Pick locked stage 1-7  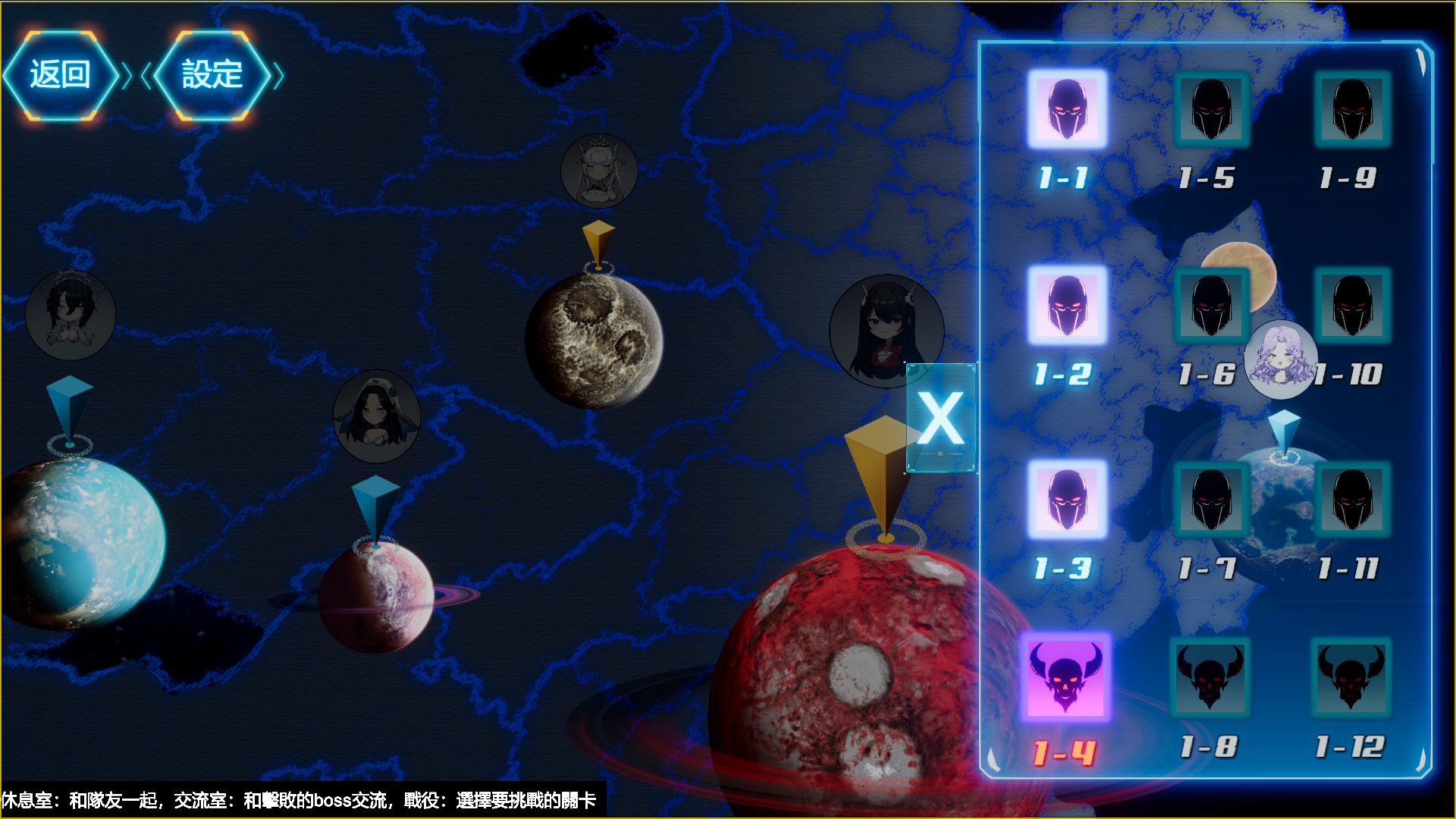1211,500
